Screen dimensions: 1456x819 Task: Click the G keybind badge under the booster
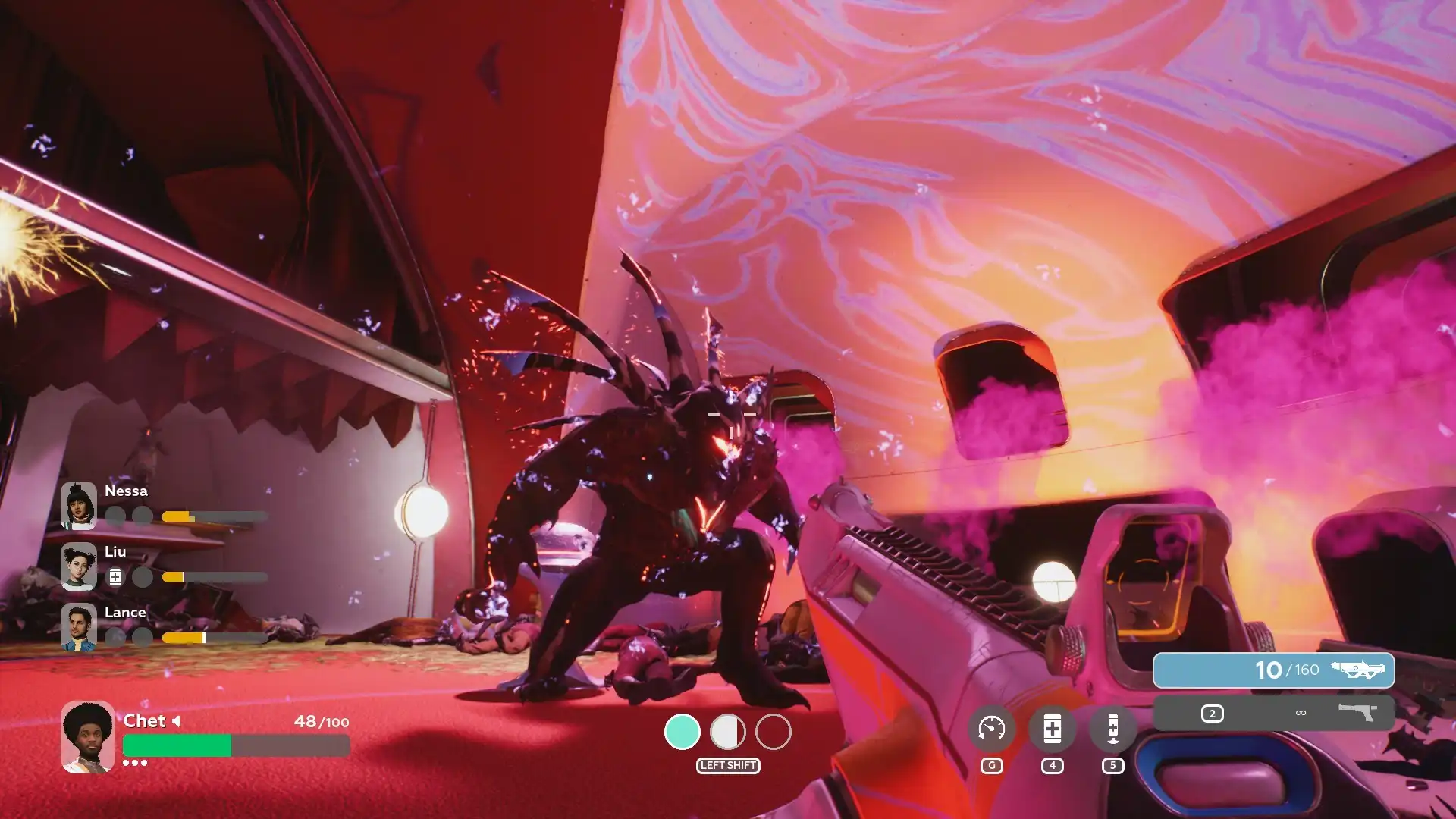click(991, 765)
